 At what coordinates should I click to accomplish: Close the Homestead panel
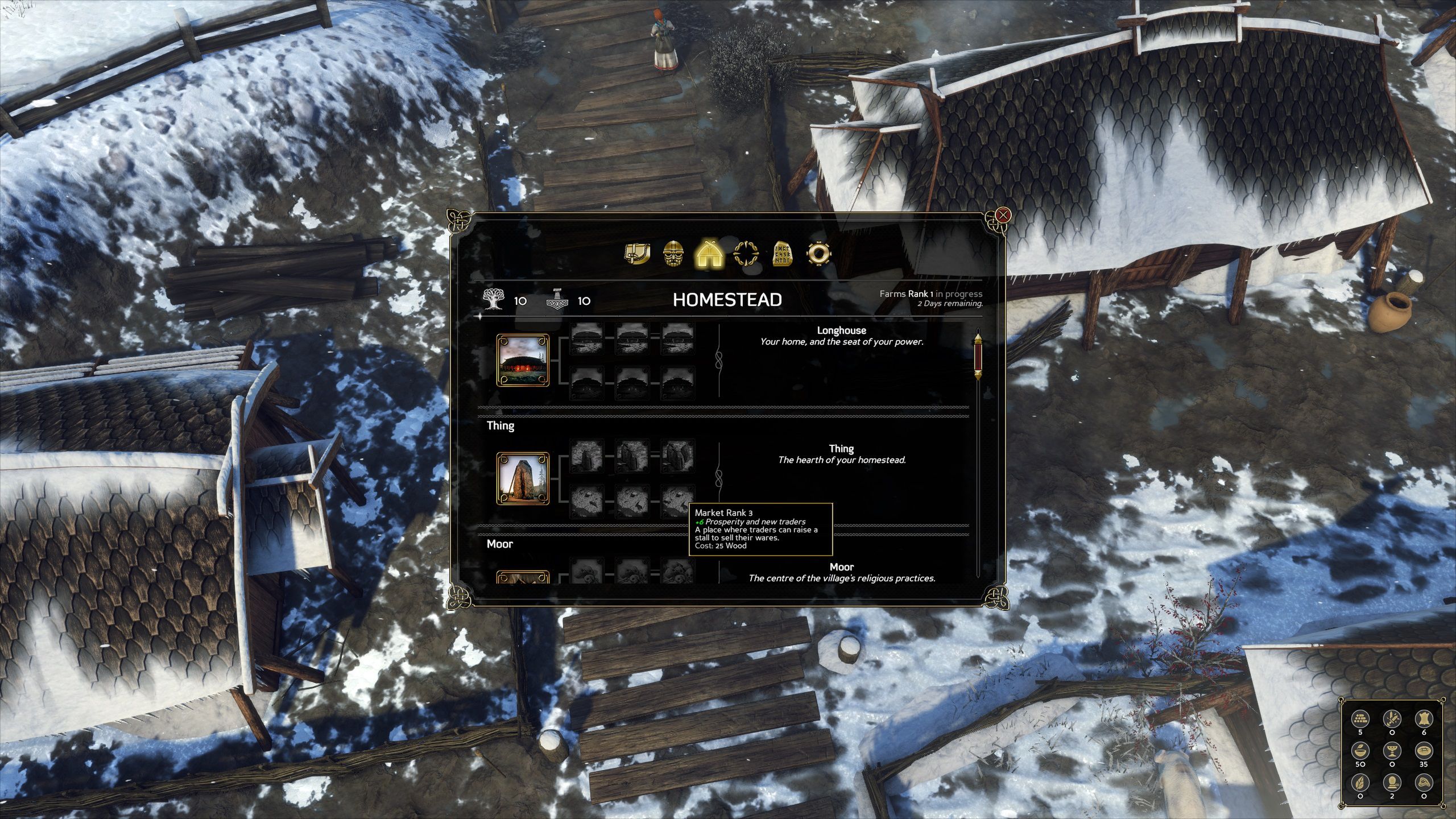coord(1003,216)
